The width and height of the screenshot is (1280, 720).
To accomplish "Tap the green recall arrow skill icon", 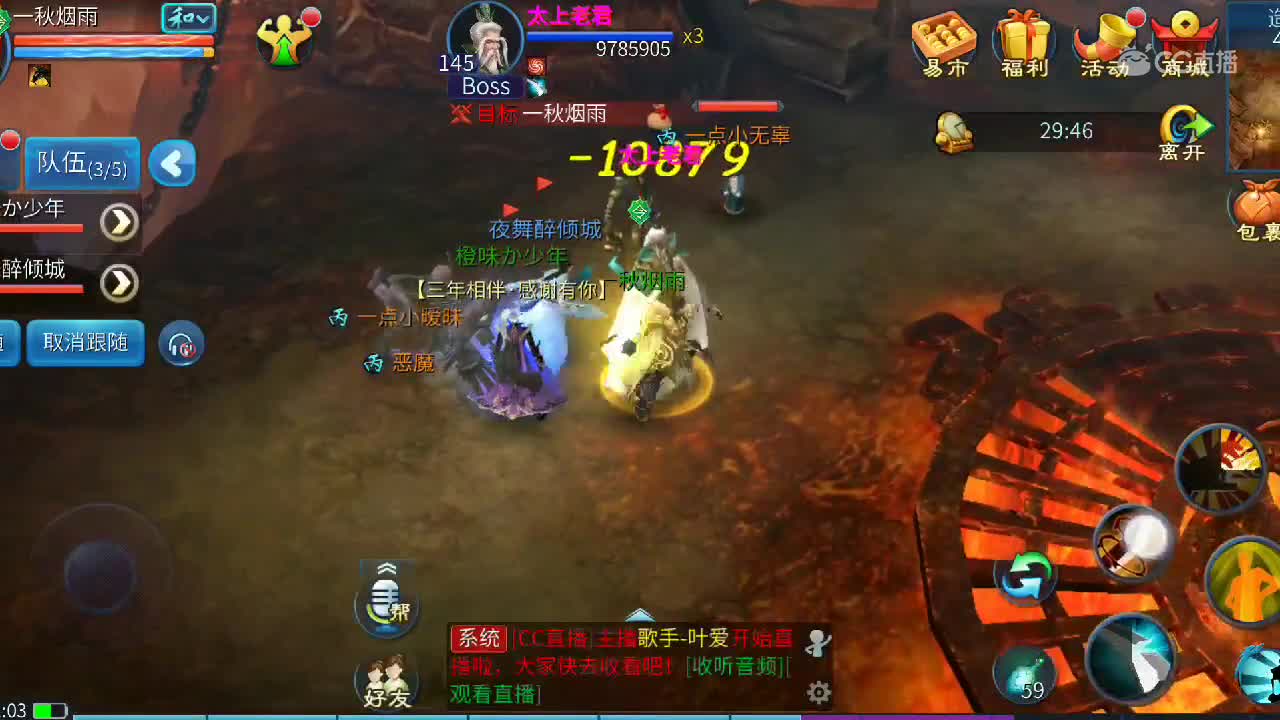I will pyautogui.click(x=1028, y=578).
